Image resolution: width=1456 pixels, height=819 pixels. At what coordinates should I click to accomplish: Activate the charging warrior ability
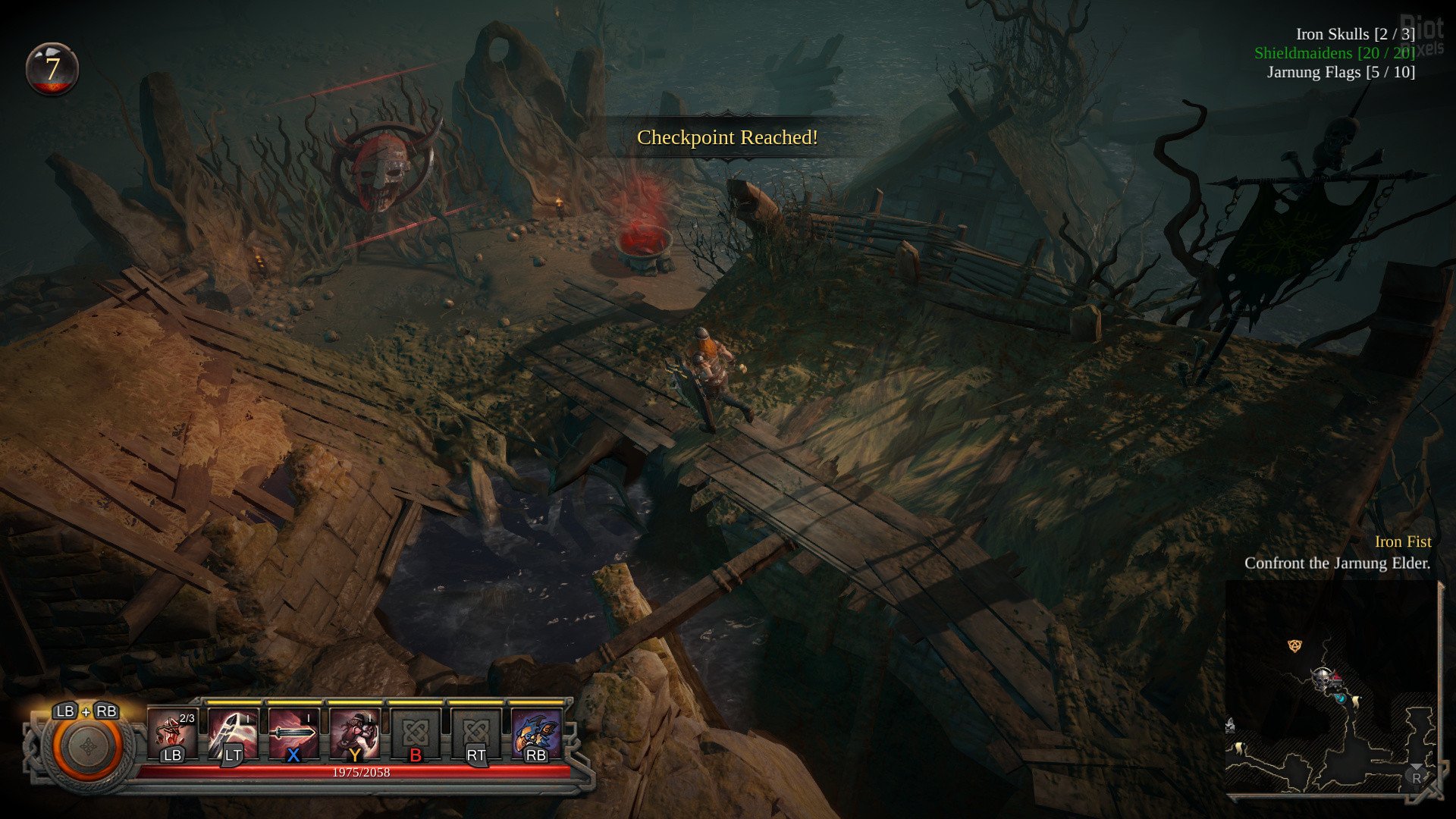tap(354, 733)
